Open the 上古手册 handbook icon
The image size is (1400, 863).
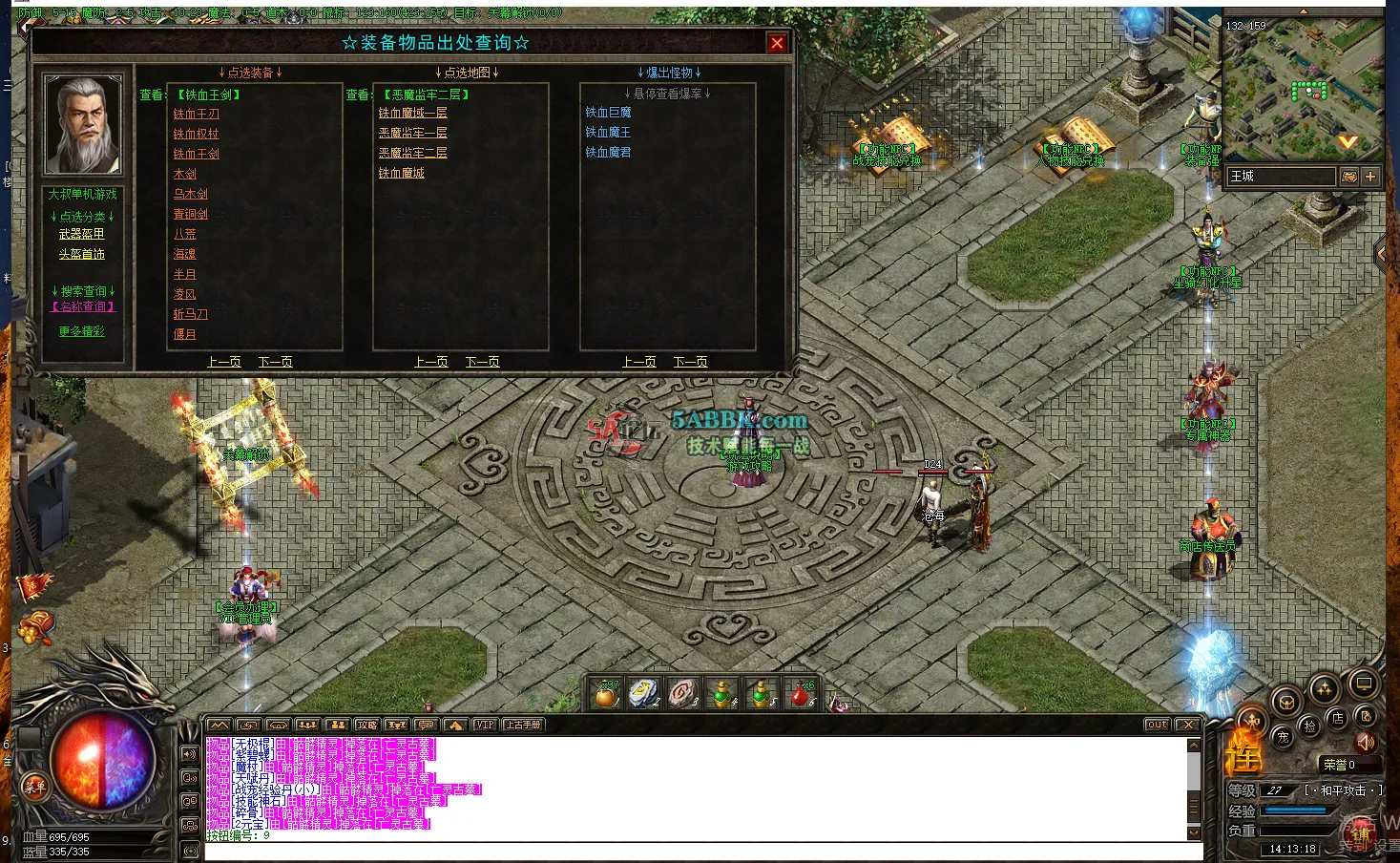523,725
